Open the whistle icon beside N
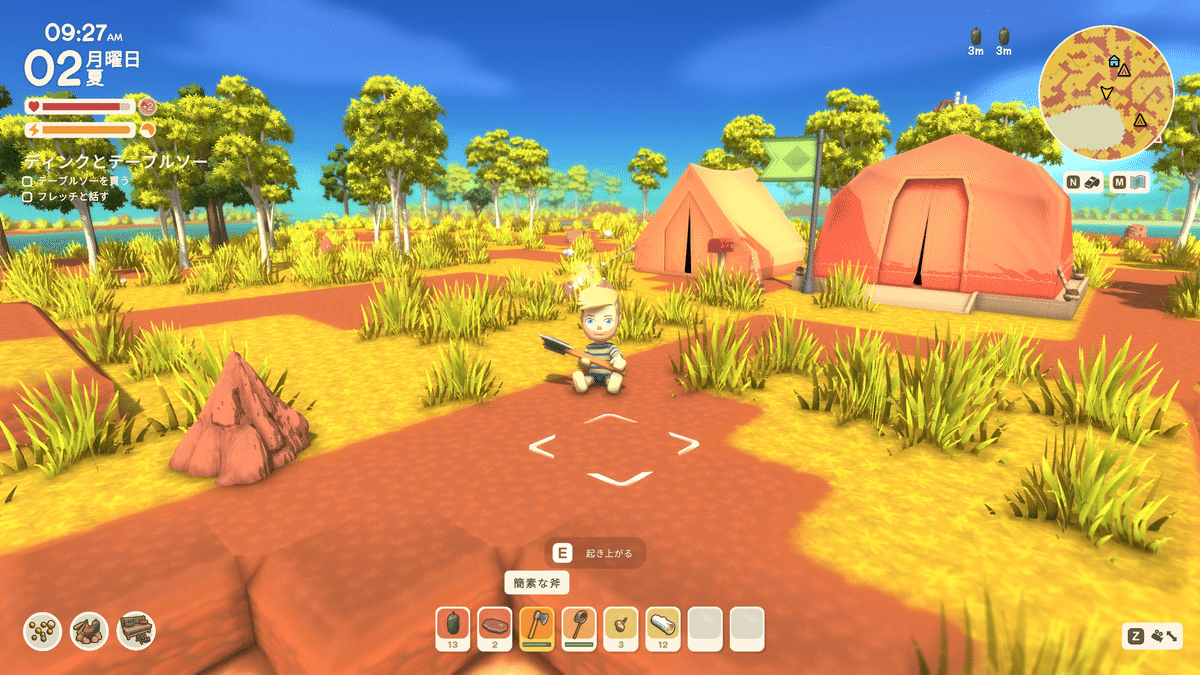Image resolution: width=1200 pixels, height=675 pixels. pos(1094,182)
